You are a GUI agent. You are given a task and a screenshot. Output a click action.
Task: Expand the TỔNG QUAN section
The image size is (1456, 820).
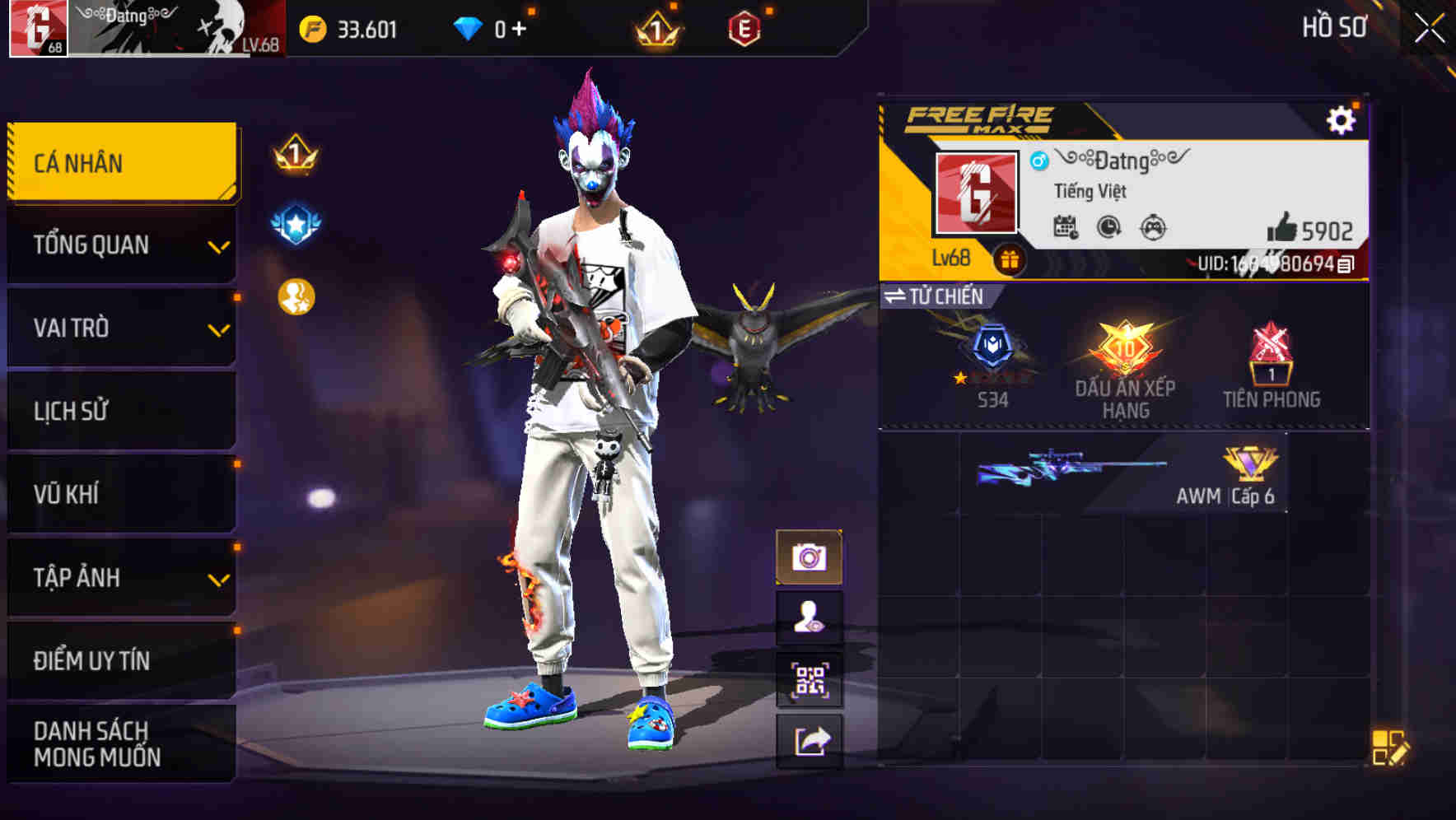120,245
